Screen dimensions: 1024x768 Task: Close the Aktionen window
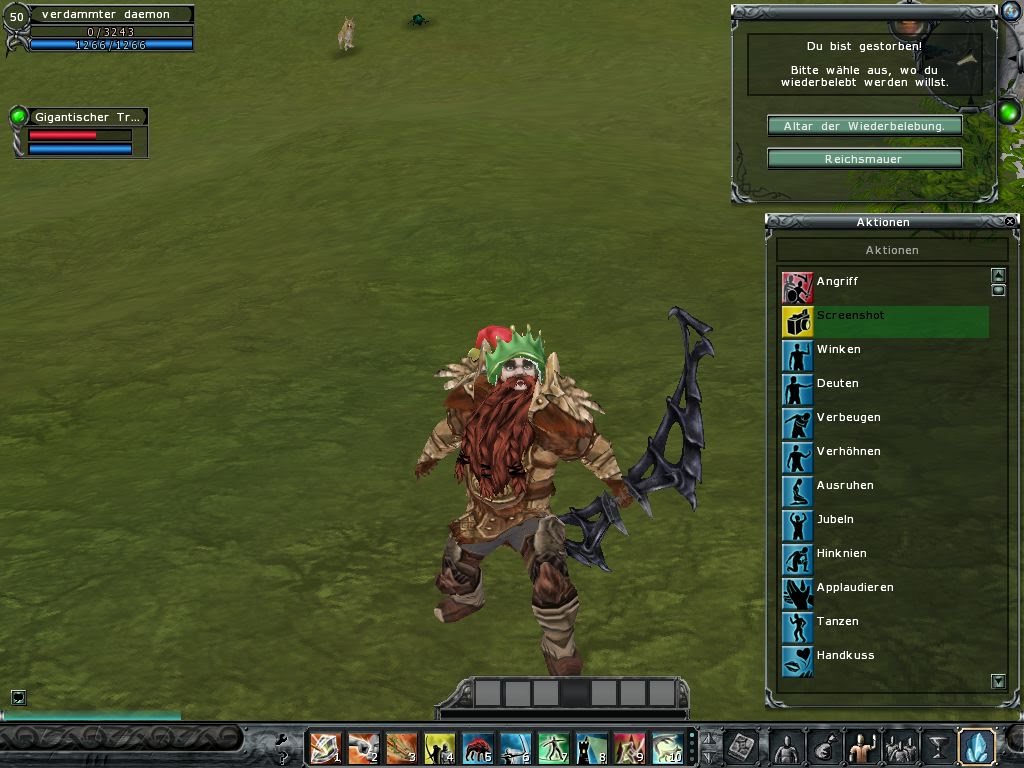click(1009, 221)
